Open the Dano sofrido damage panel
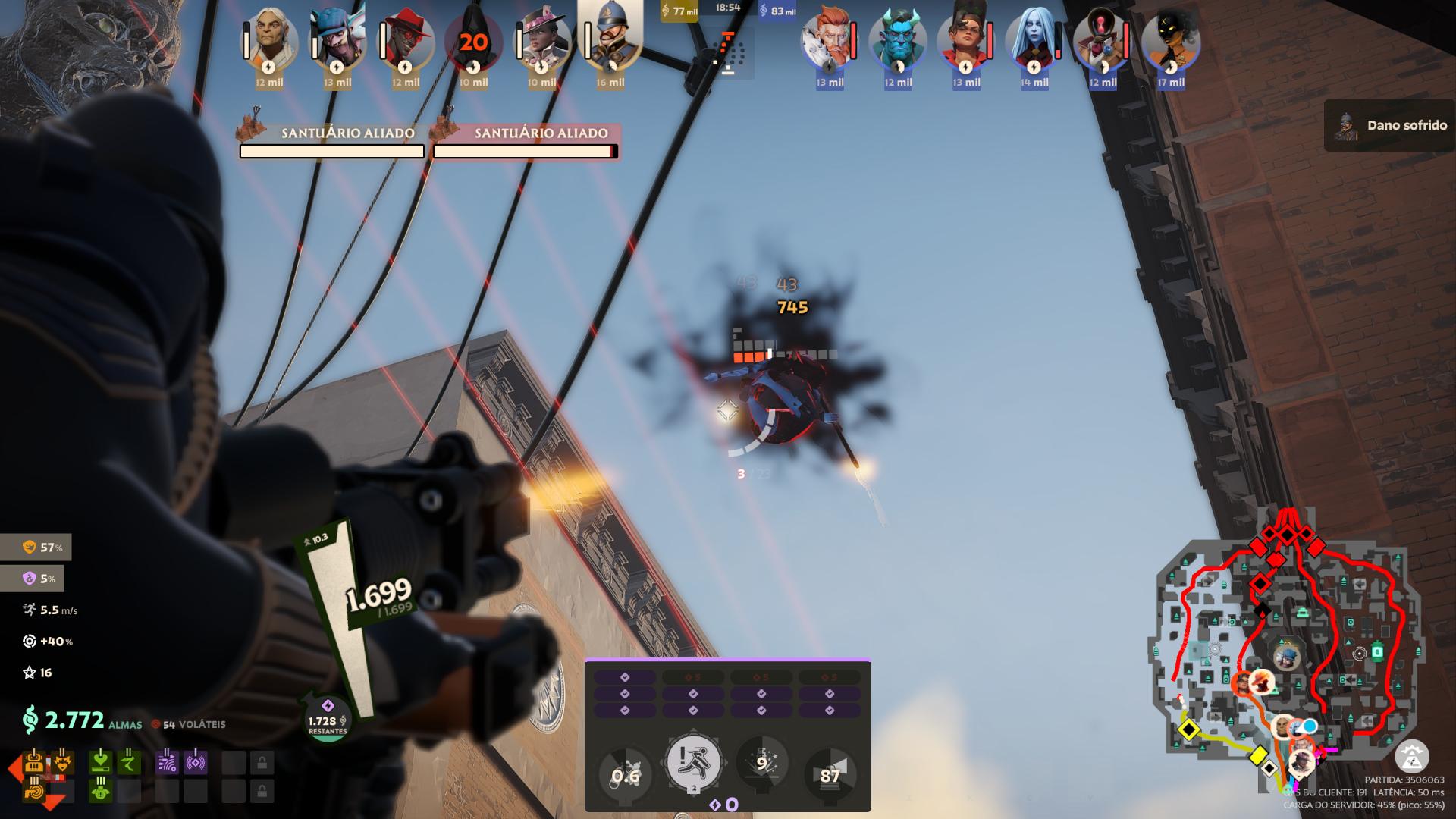The width and height of the screenshot is (1456, 819). click(x=1390, y=125)
